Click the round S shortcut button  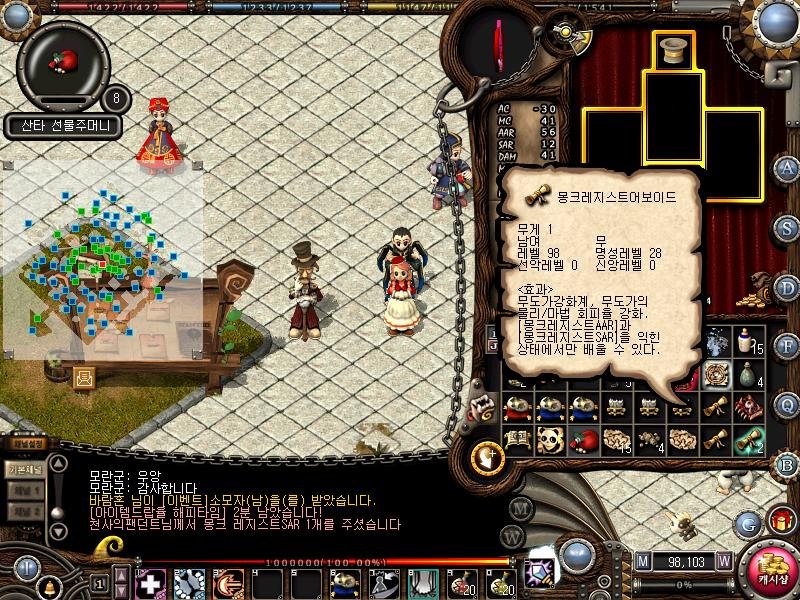(x=787, y=228)
